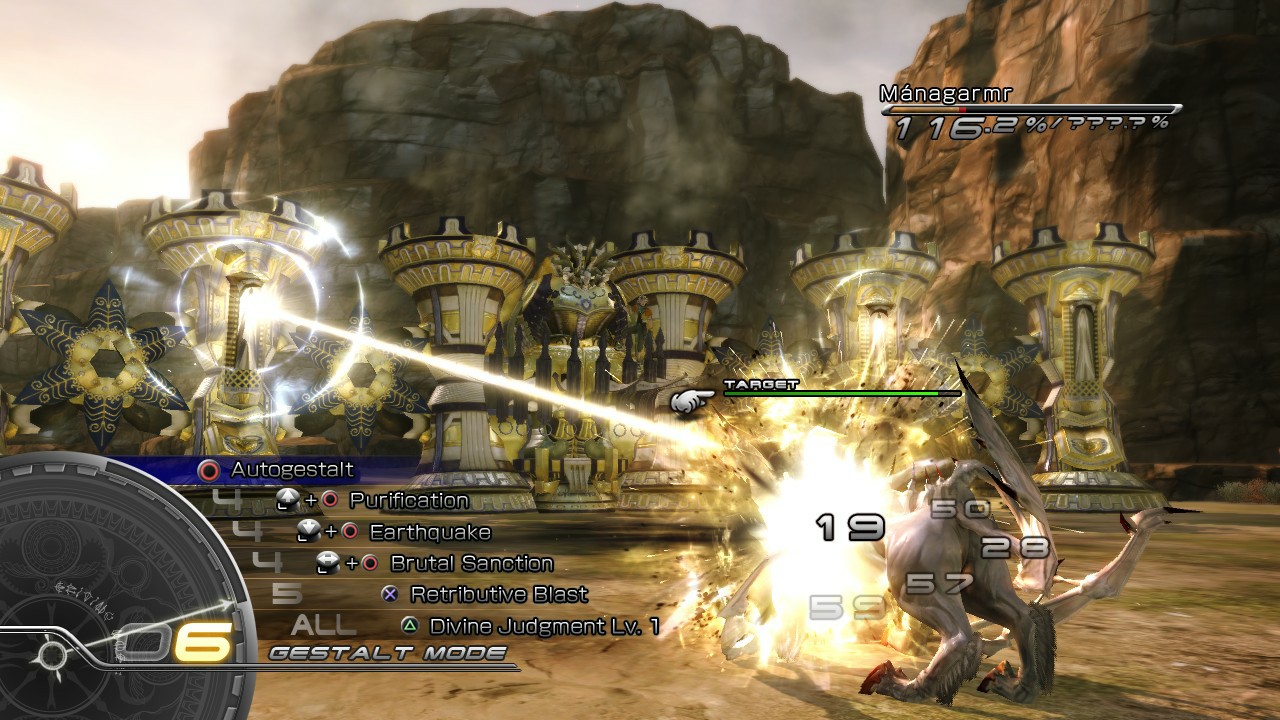
Task: Select the d-pad up icon for Purification
Action: (289, 500)
